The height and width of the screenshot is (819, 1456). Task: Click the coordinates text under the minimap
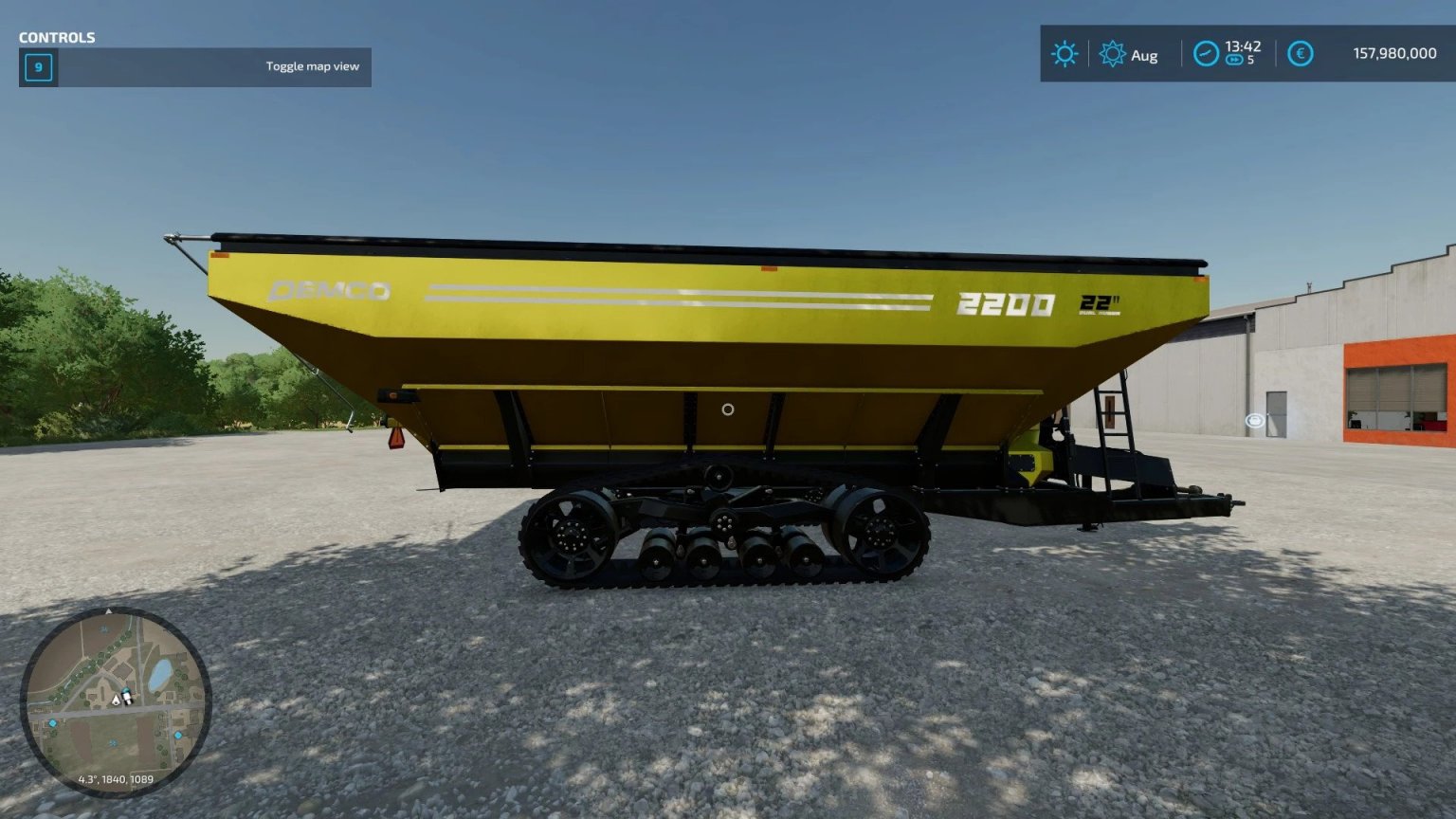point(116,779)
